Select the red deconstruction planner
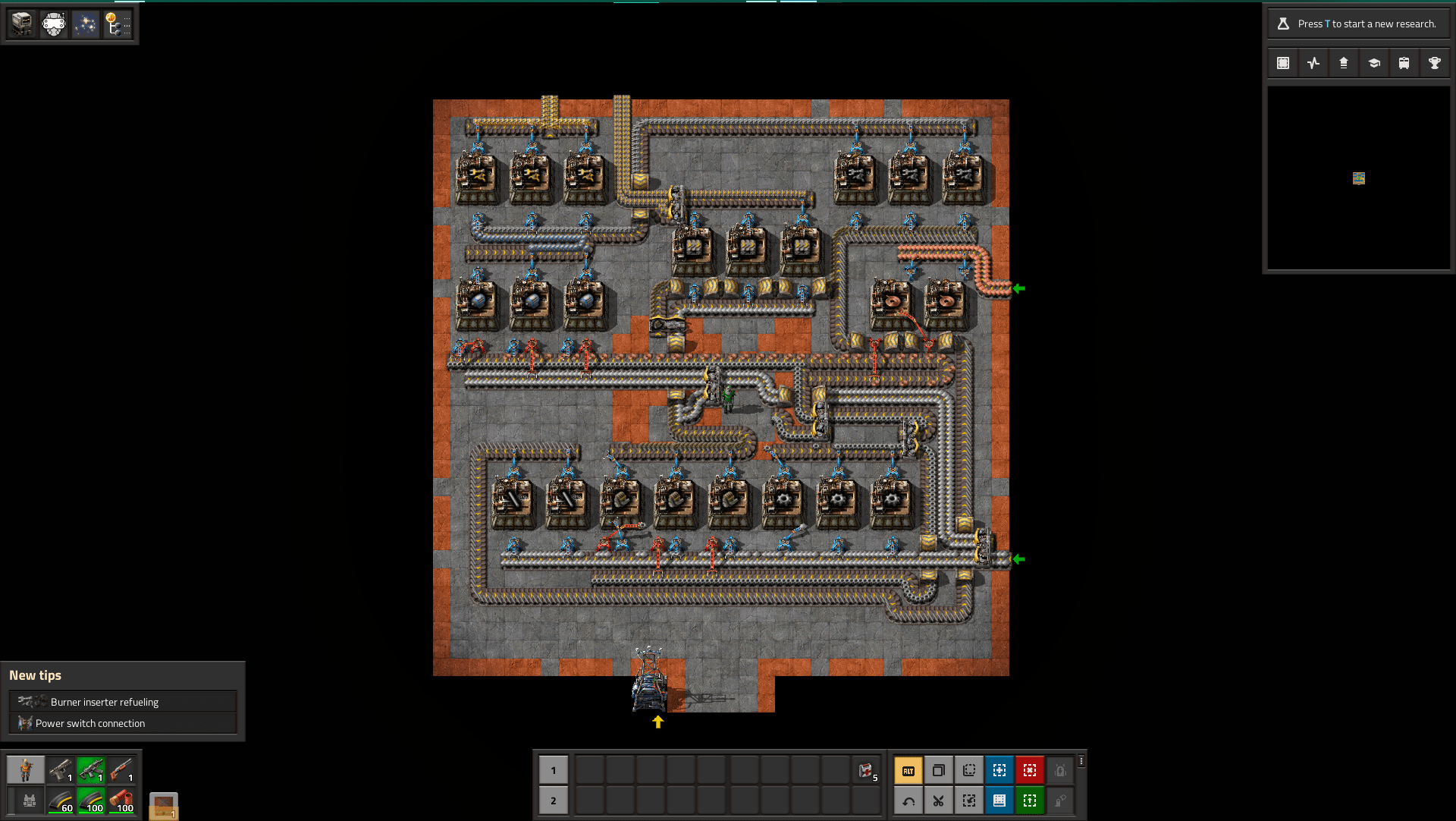The image size is (1456, 821). pyautogui.click(x=1030, y=770)
